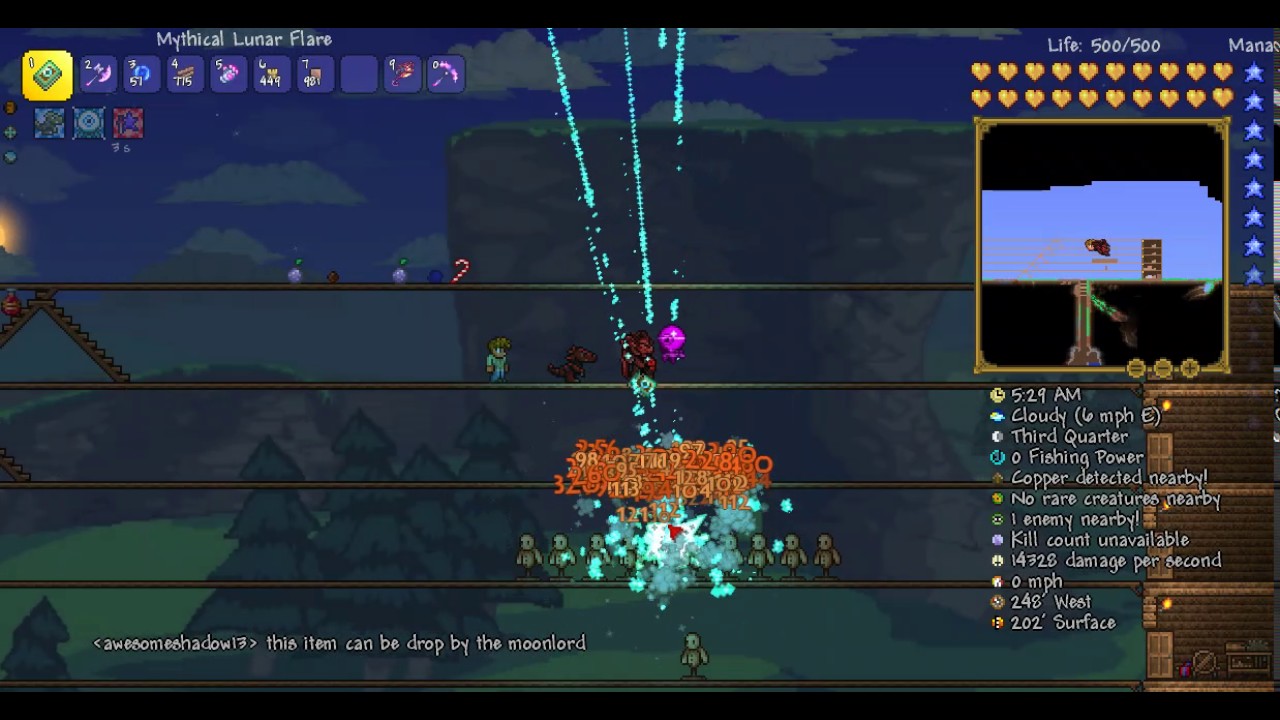Viewport: 1280px width, 720px height.
Task: Choose the blue item stack of 57
Action: point(141,75)
